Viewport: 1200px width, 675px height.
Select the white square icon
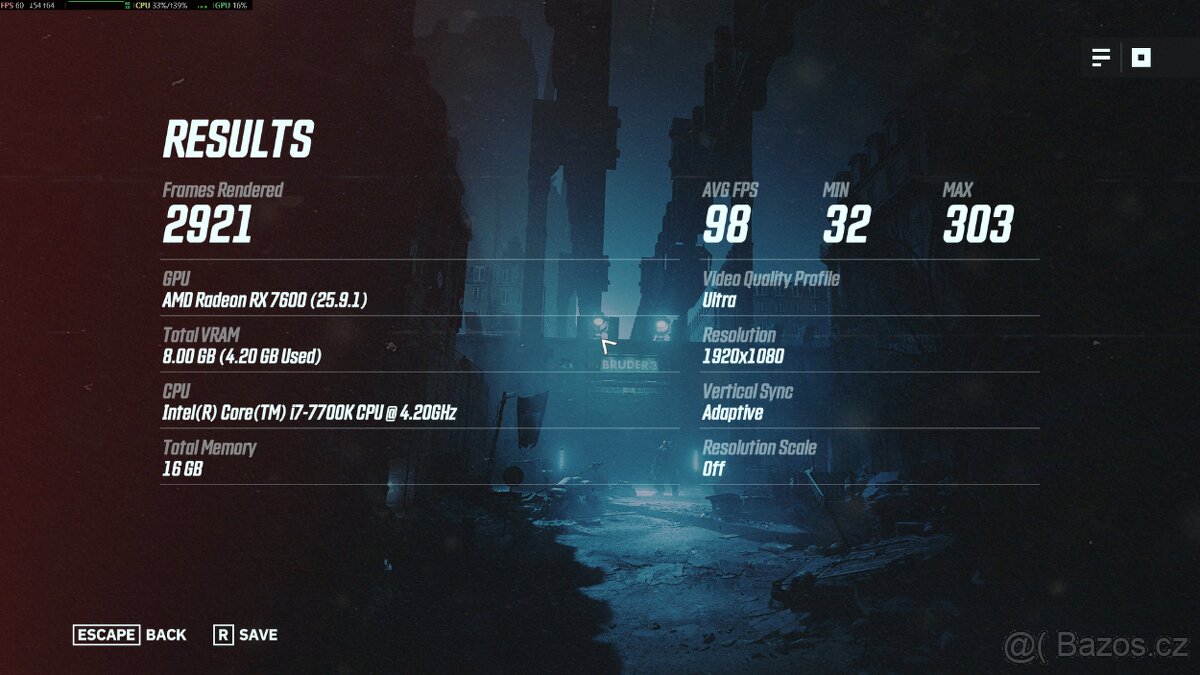coord(1141,58)
